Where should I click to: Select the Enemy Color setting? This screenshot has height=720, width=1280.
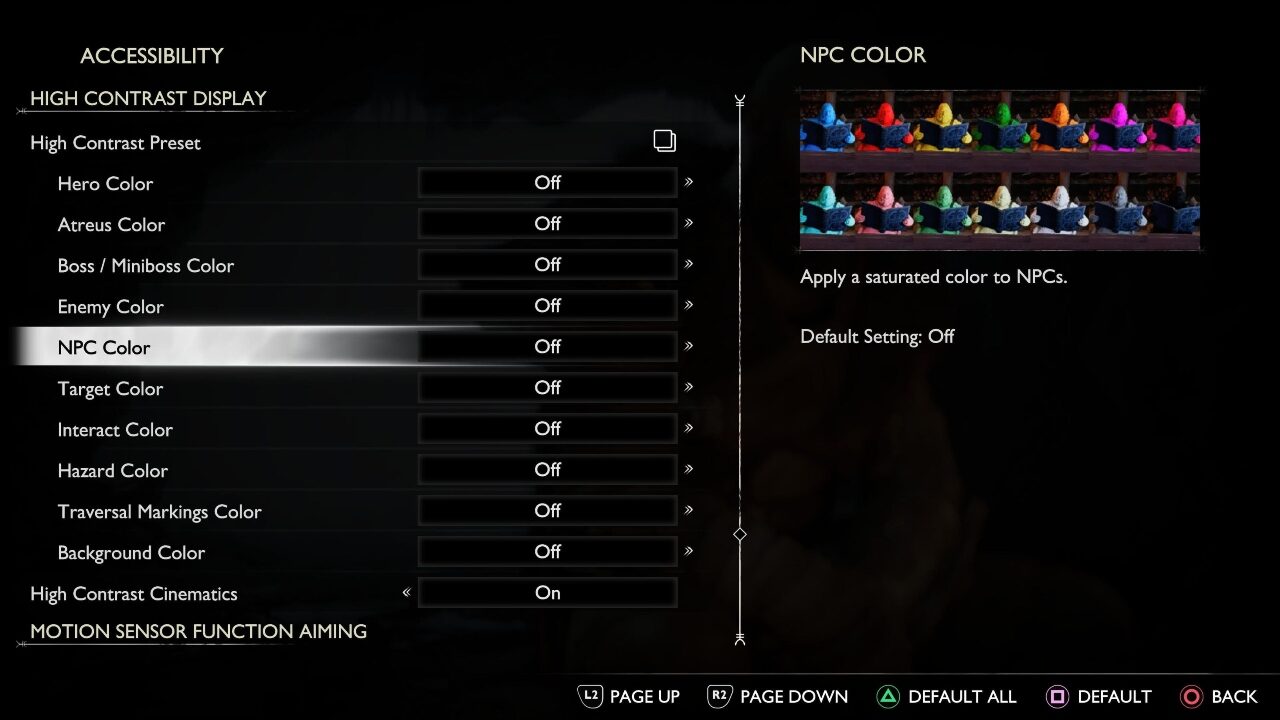pos(110,307)
